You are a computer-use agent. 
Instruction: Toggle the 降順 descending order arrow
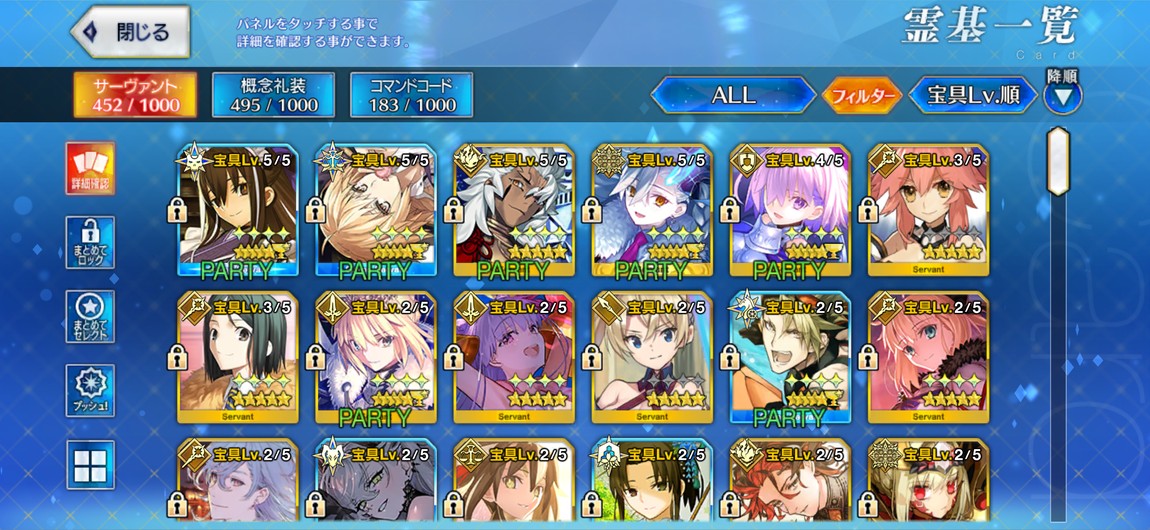tap(1062, 97)
